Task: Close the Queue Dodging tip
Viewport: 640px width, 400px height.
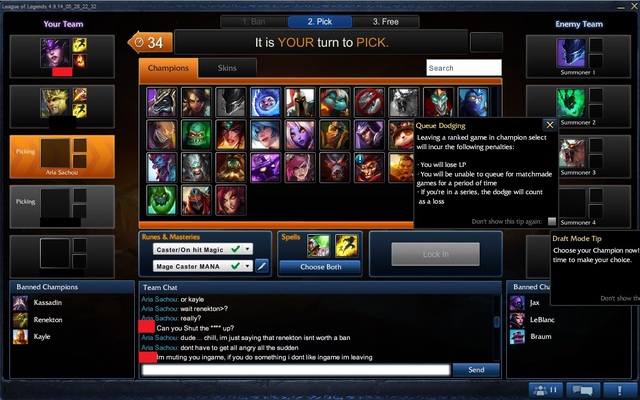Action: click(549, 125)
